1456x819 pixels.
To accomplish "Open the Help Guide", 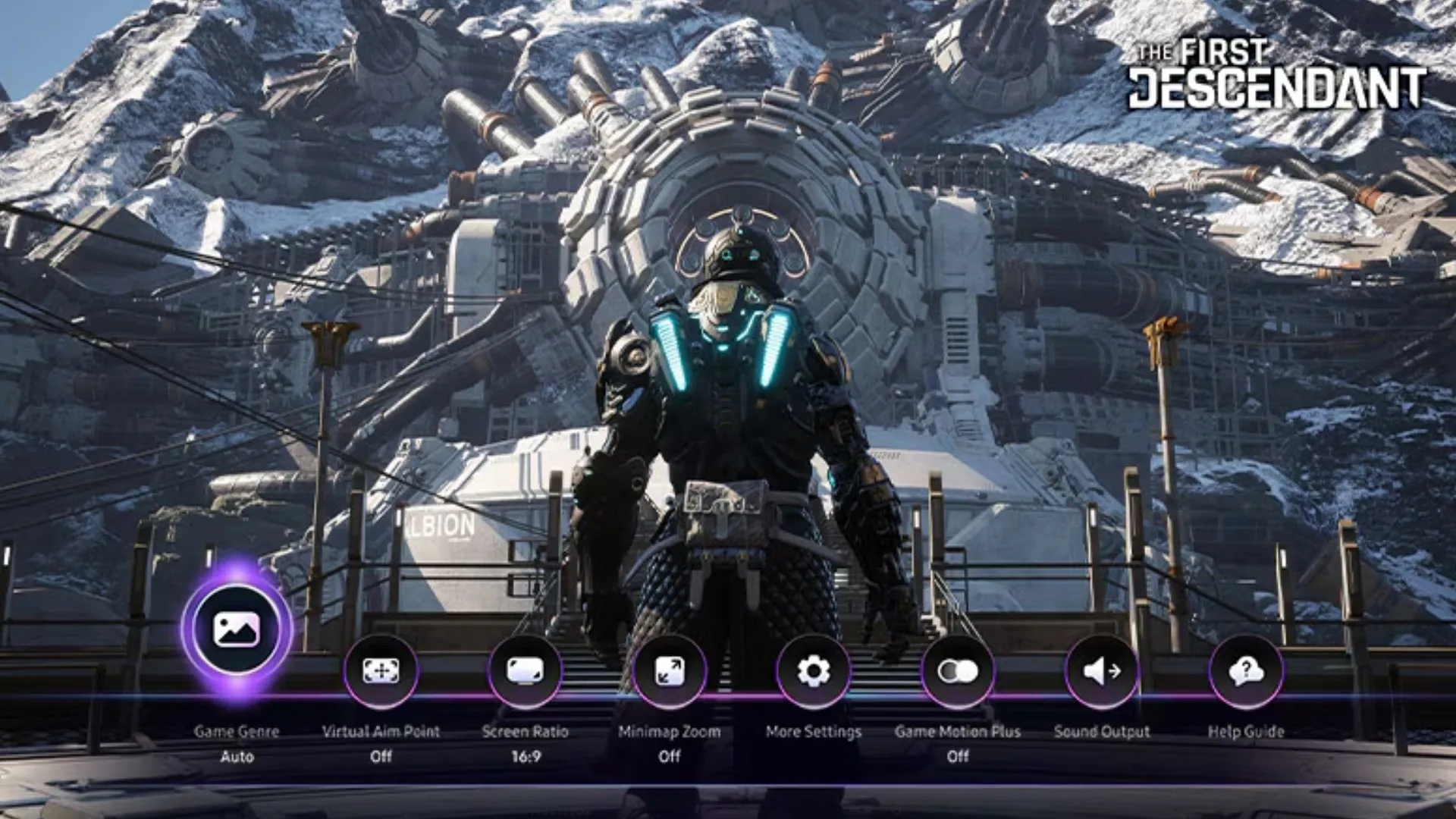I will pos(1246,671).
